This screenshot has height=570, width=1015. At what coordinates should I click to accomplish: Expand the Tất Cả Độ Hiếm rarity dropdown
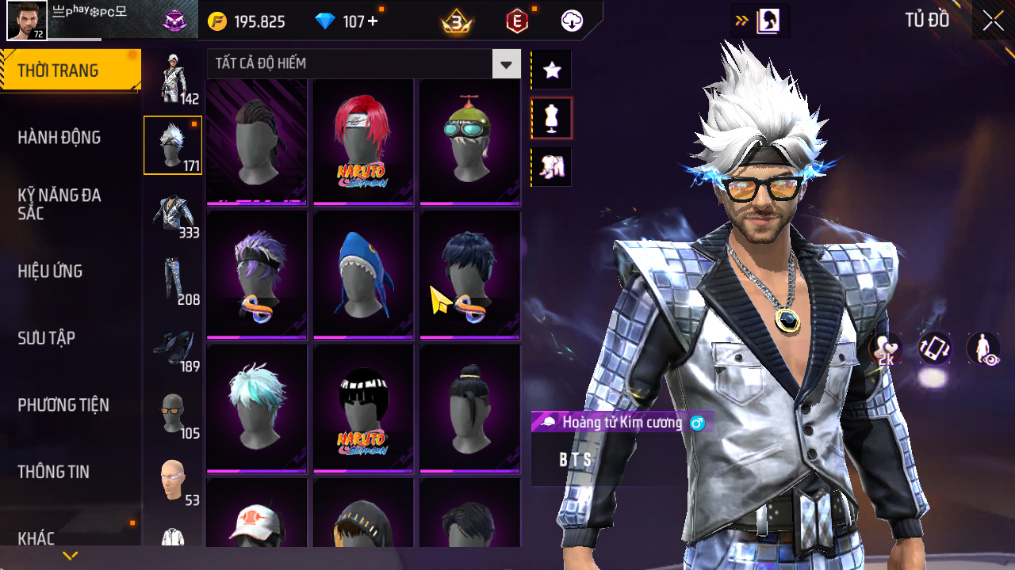tap(506, 64)
